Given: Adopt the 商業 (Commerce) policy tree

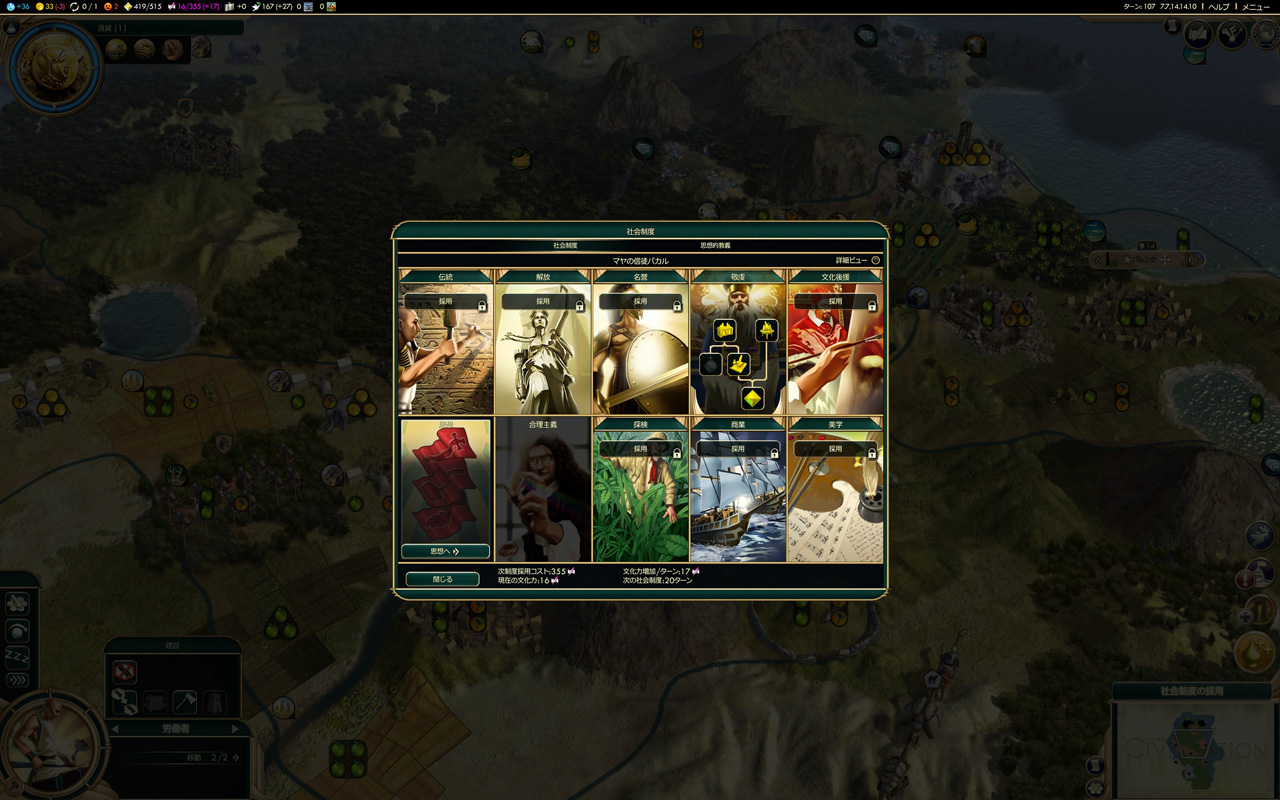Looking at the screenshot, I should click(x=738, y=449).
